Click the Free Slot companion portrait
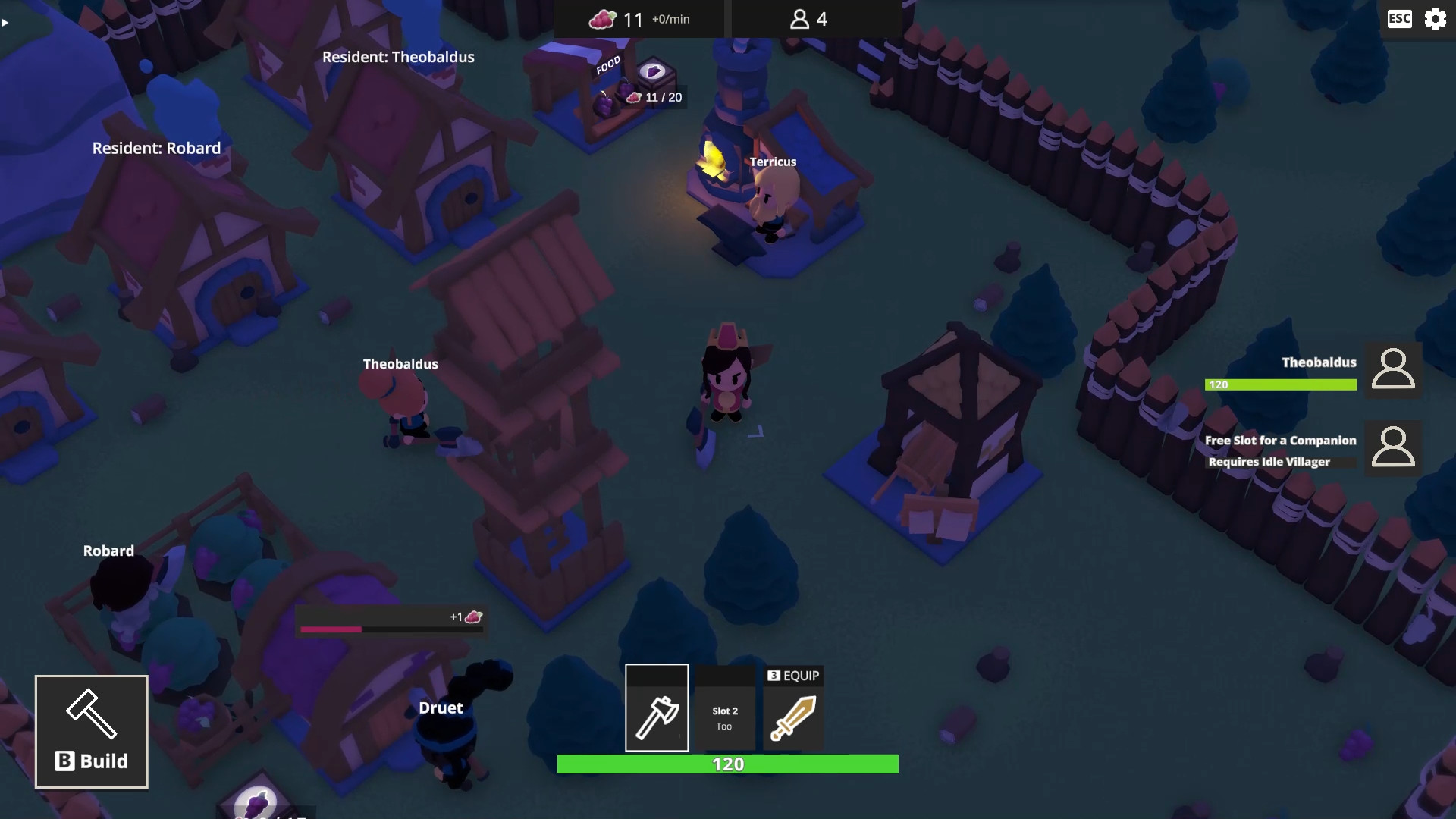The height and width of the screenshot is (819, 1456). [1394, 449]
